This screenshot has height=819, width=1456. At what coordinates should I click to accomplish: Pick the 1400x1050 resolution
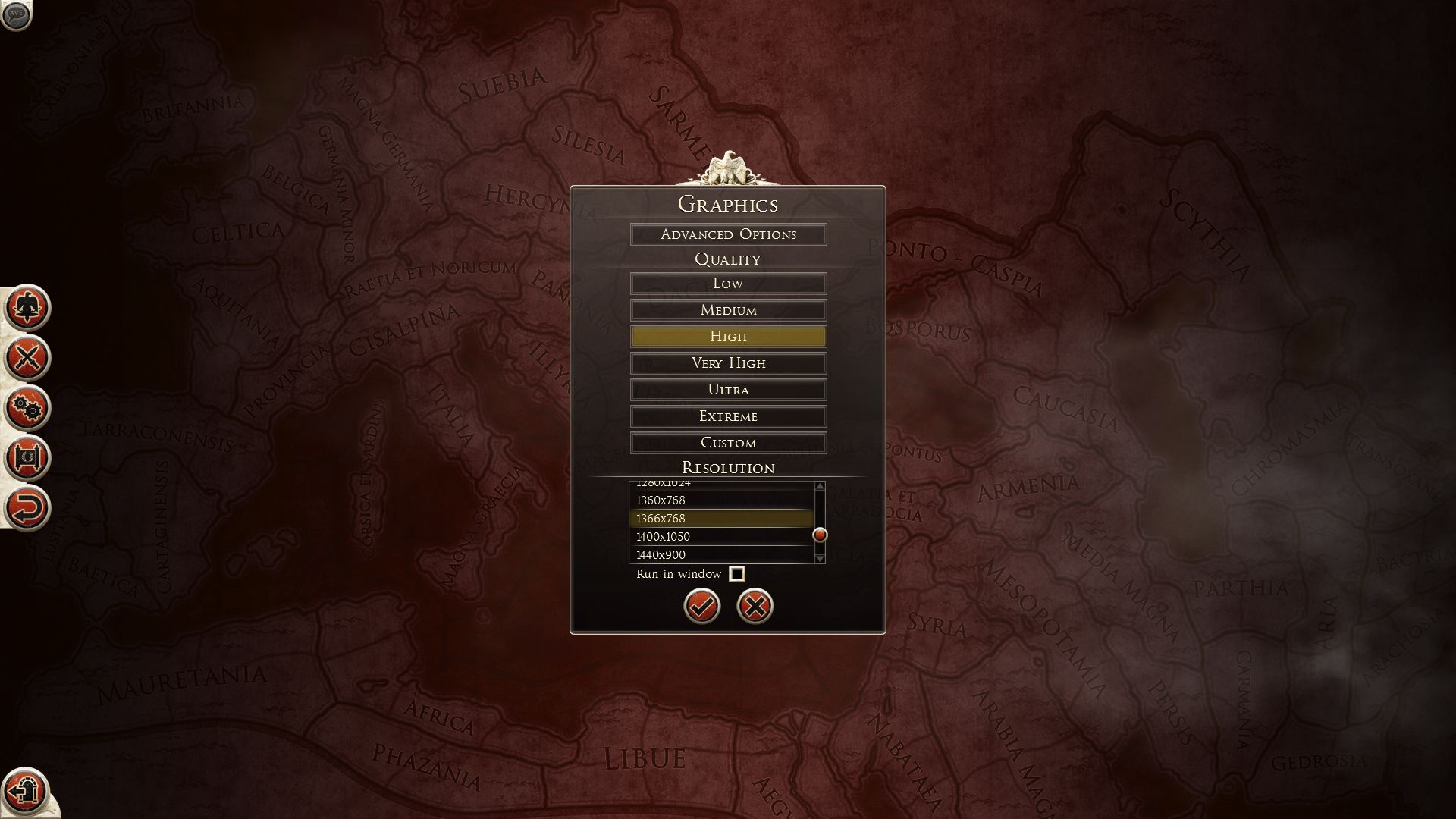pos(720,537)
